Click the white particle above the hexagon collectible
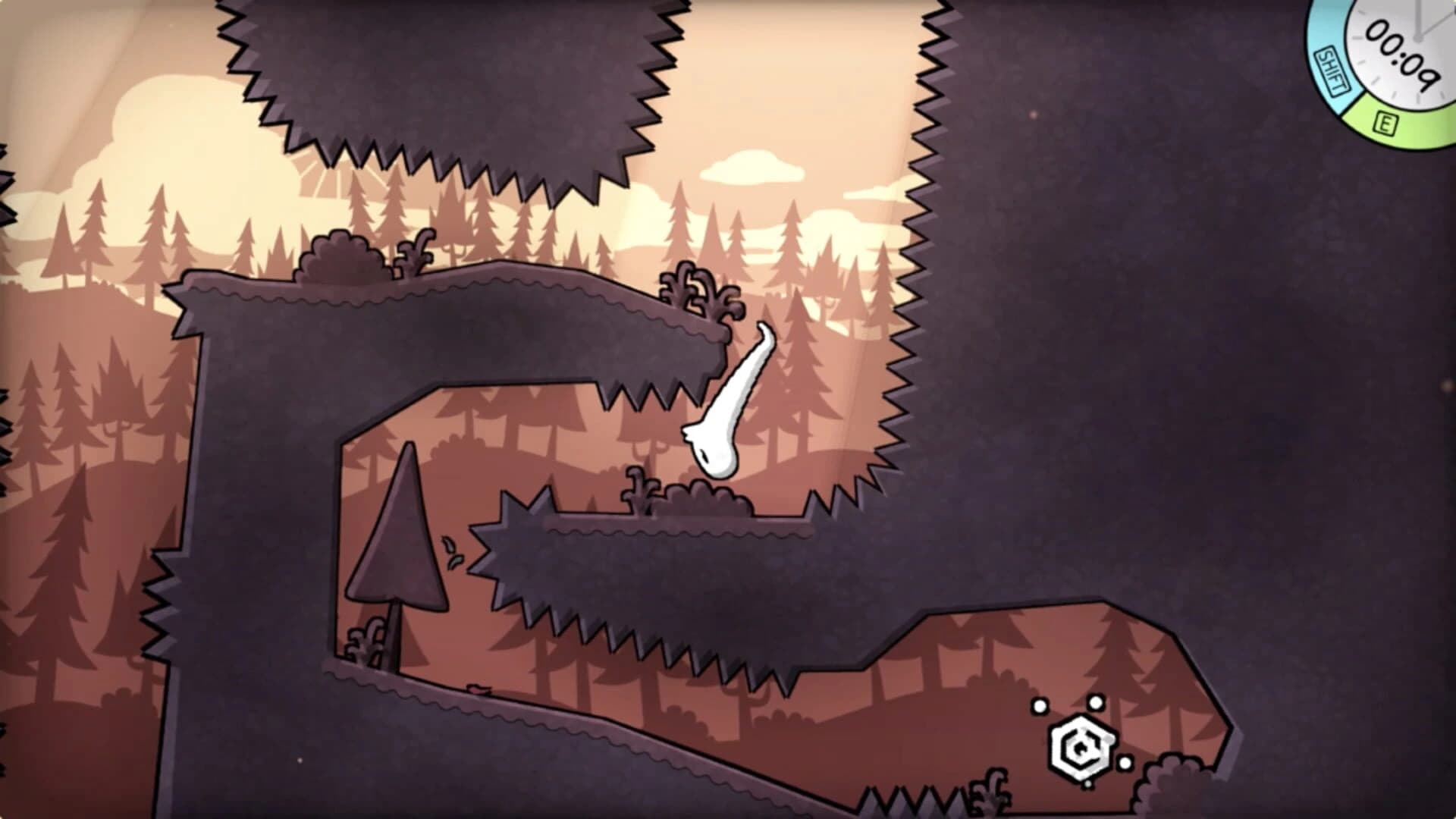The image size is (1456, 819). pyautogui.click(x=1096, y=703)
